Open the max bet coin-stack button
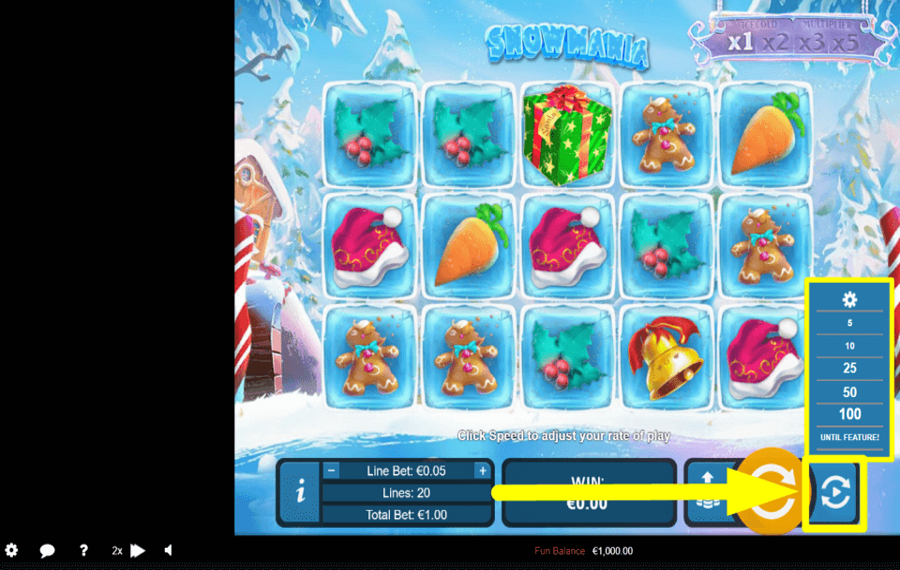 pyautogui.click(x=705, y=493)
